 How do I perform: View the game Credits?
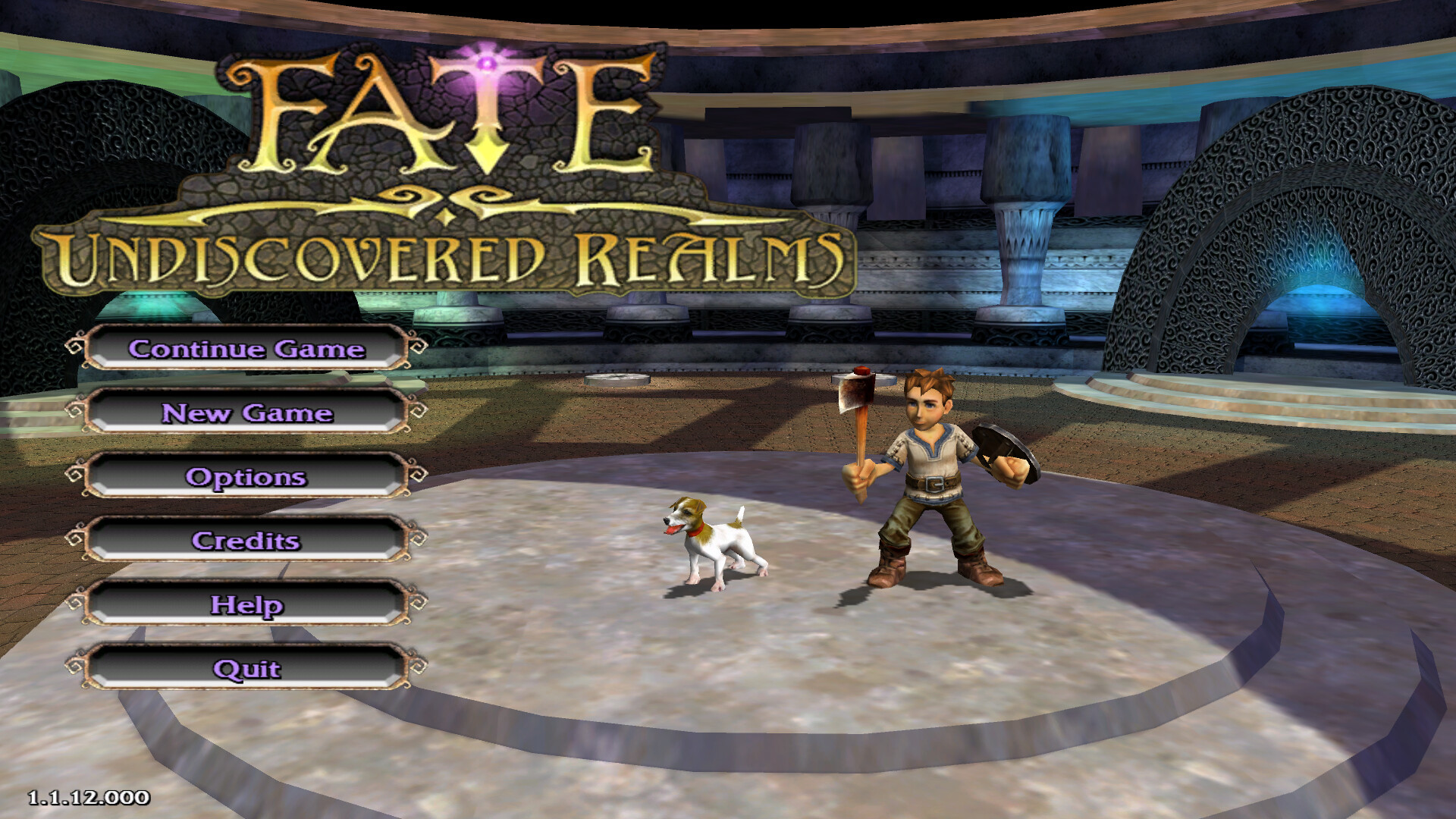(x=246, y=540)
